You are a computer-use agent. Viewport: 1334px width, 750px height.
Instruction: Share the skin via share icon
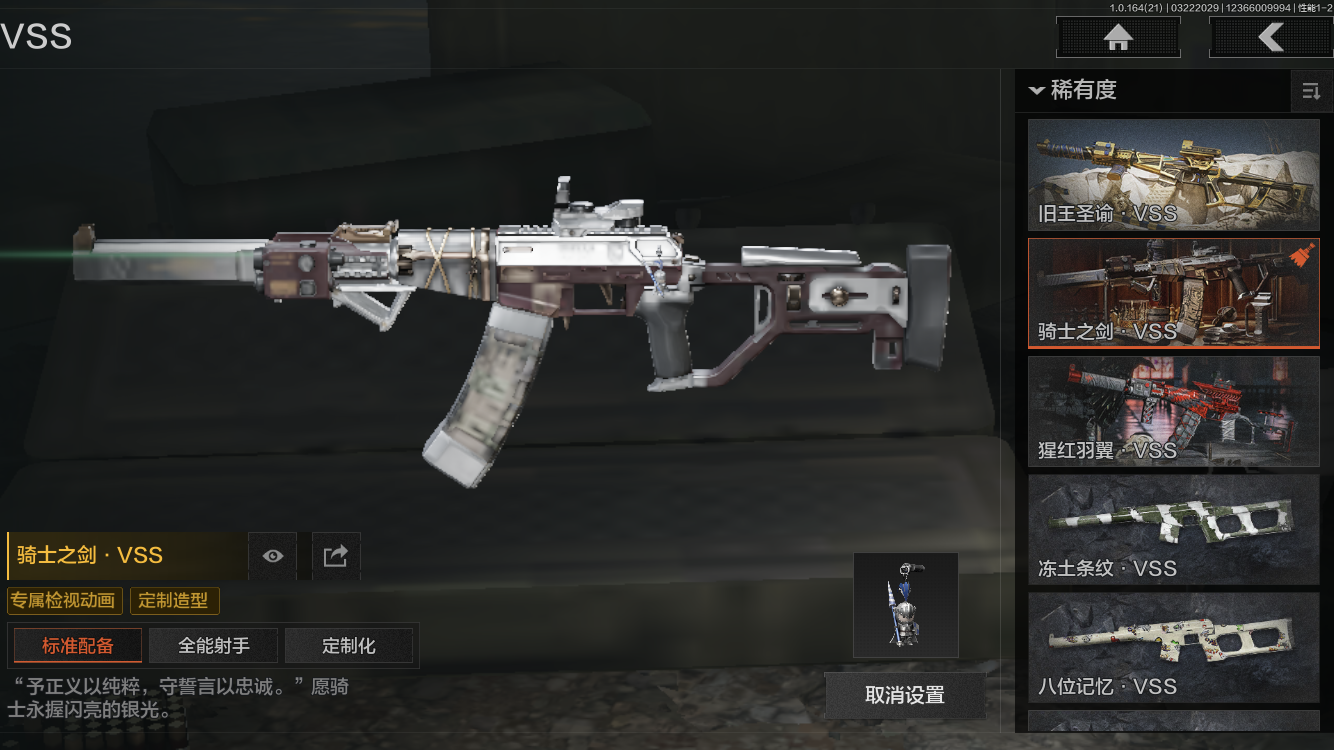tap(336, 556)
